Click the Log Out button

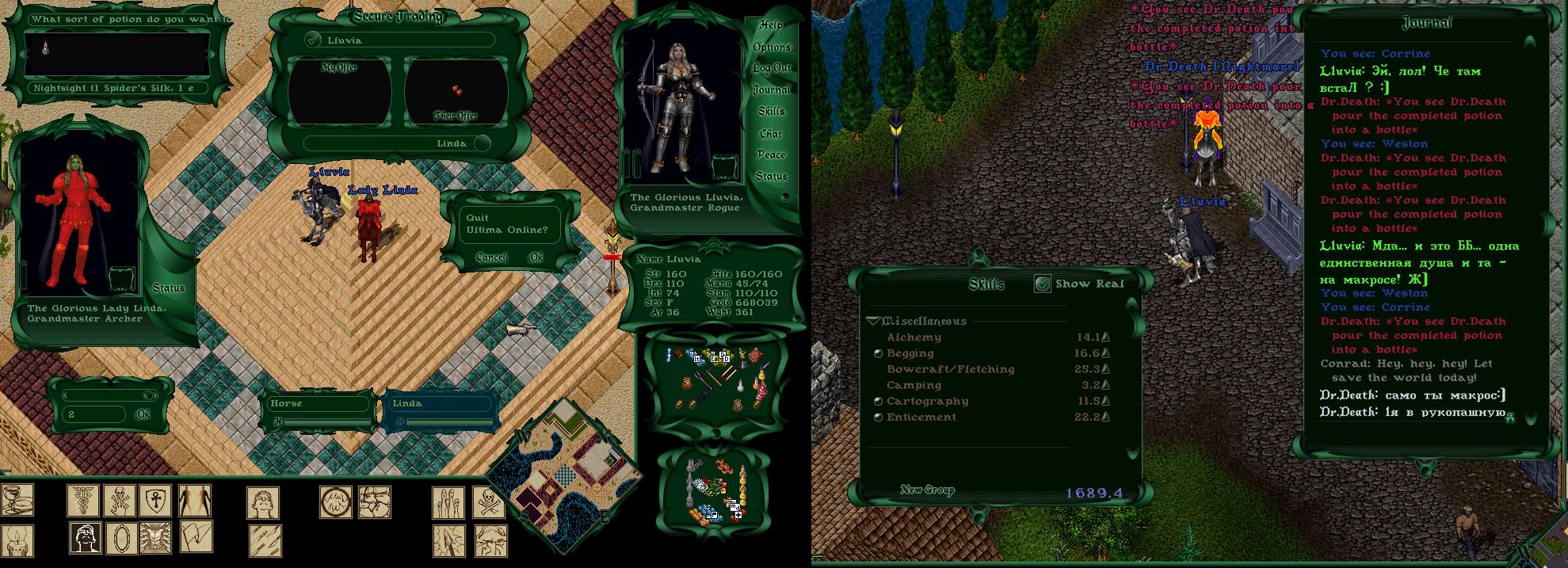point(772,69)
